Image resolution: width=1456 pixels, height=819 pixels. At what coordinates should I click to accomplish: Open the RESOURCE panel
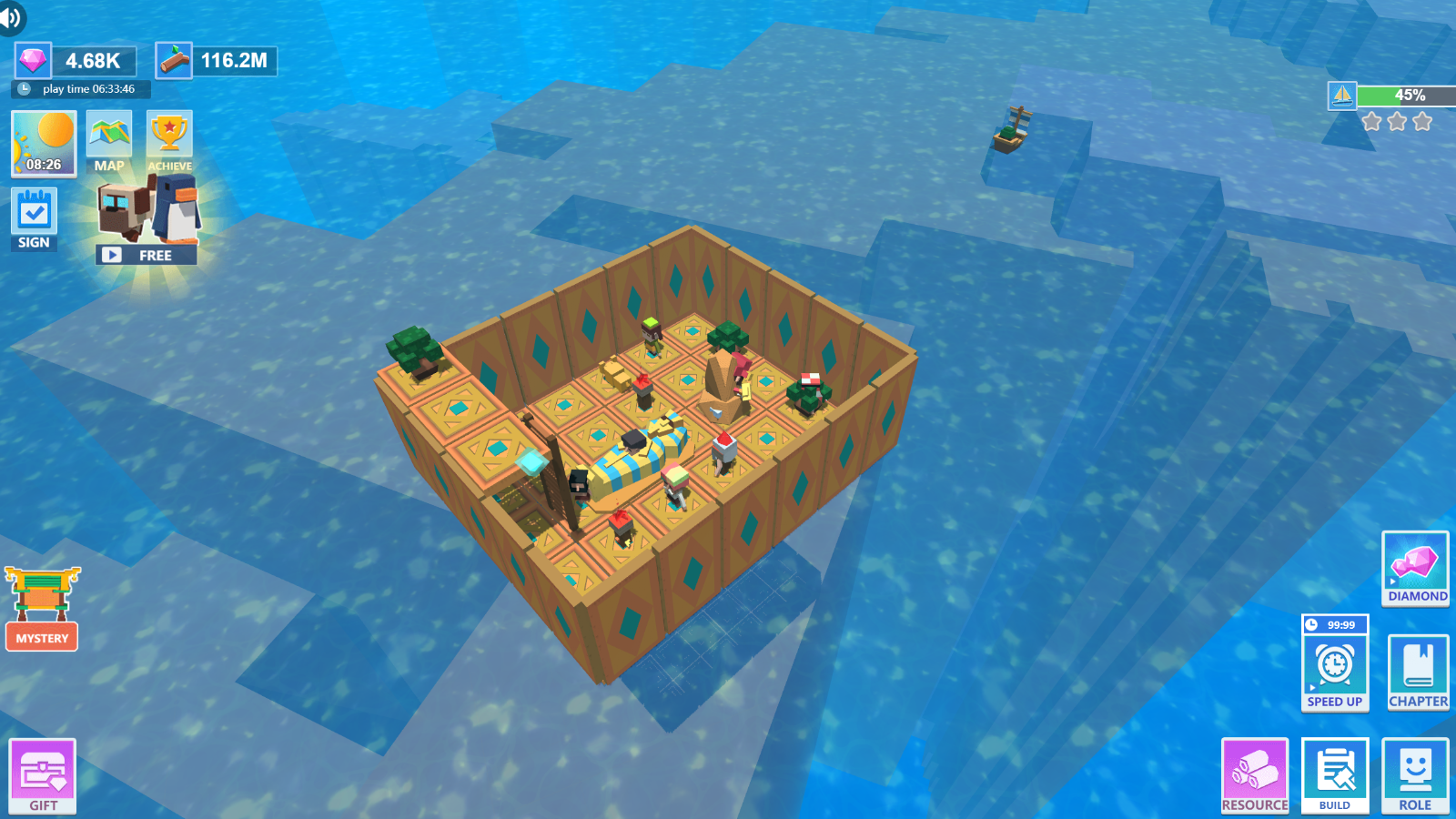pos(1255,775)
